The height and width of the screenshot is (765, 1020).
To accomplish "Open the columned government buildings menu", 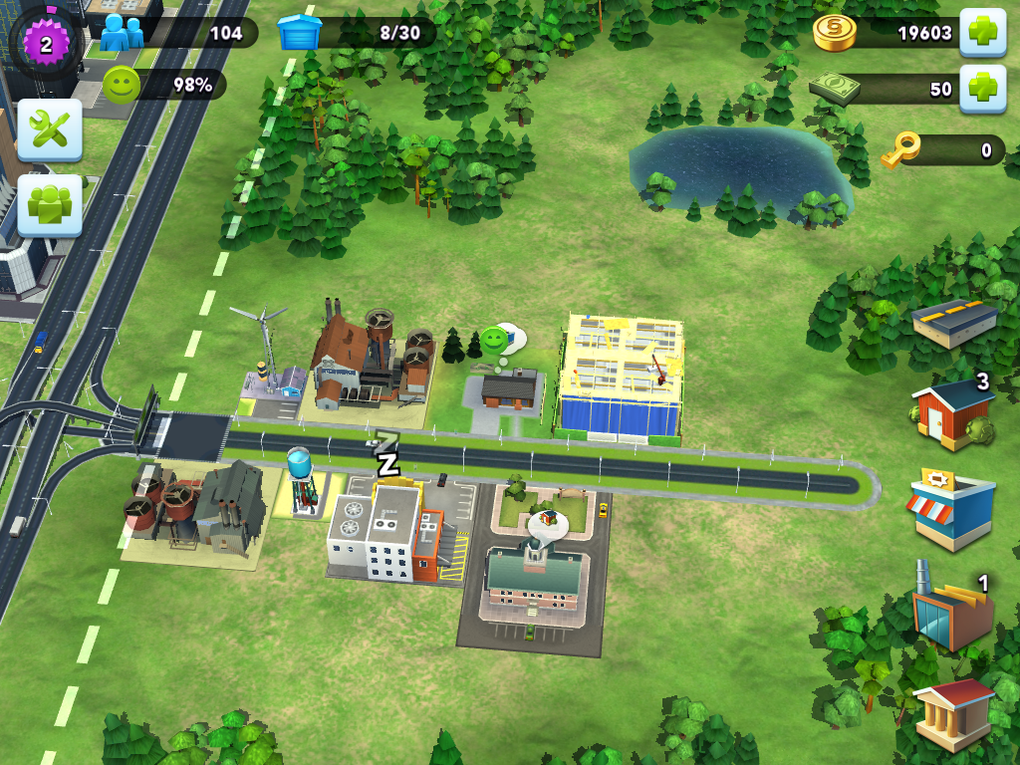I will [953, 712].
